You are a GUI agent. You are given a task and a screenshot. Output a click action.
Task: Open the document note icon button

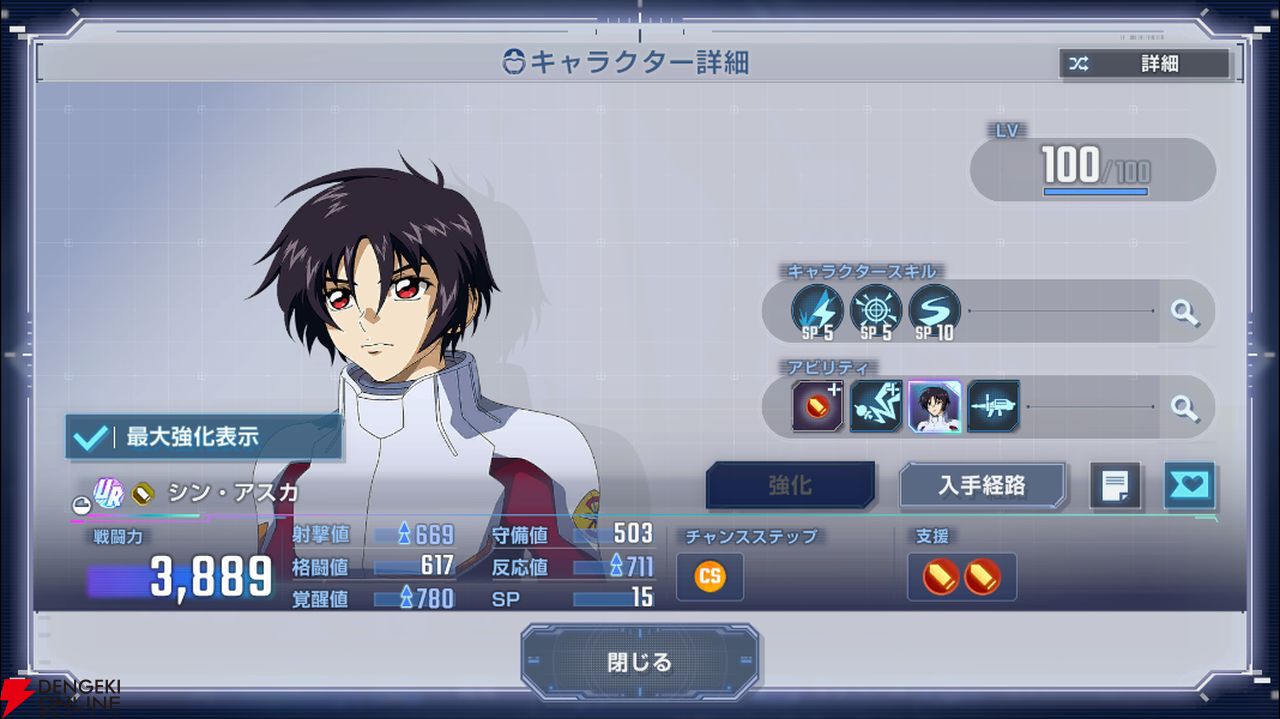1114,486
